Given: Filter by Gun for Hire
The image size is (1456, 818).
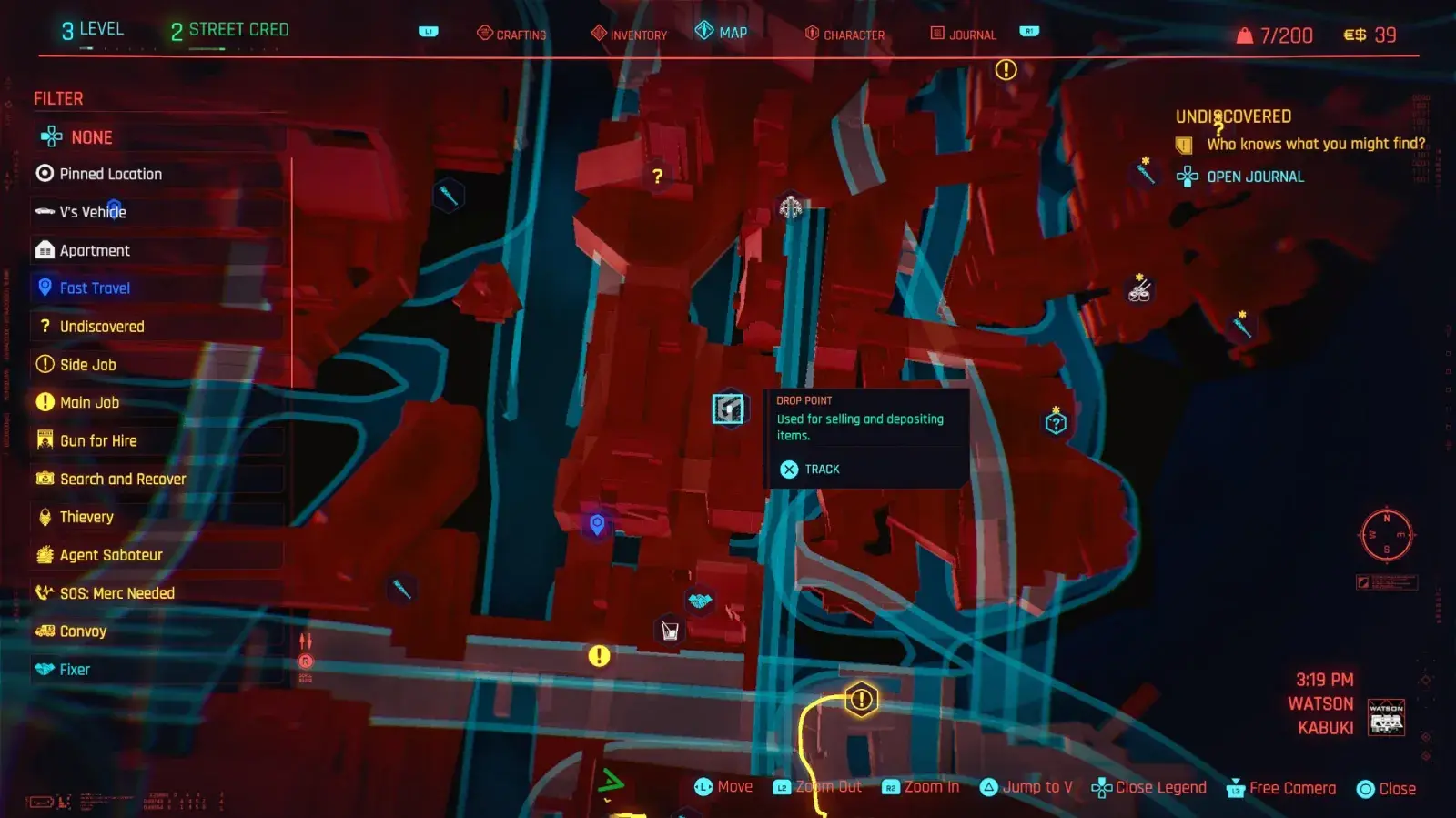Looking at the screenshot, I should pos(98,440).
